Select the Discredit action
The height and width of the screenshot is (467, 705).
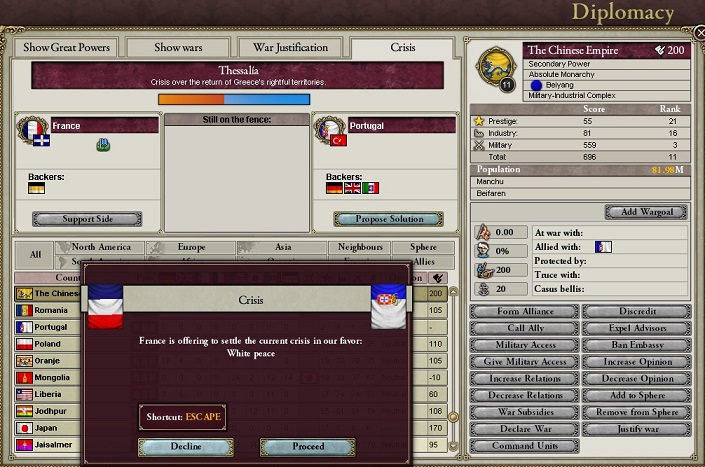click(x=636, y=311)
